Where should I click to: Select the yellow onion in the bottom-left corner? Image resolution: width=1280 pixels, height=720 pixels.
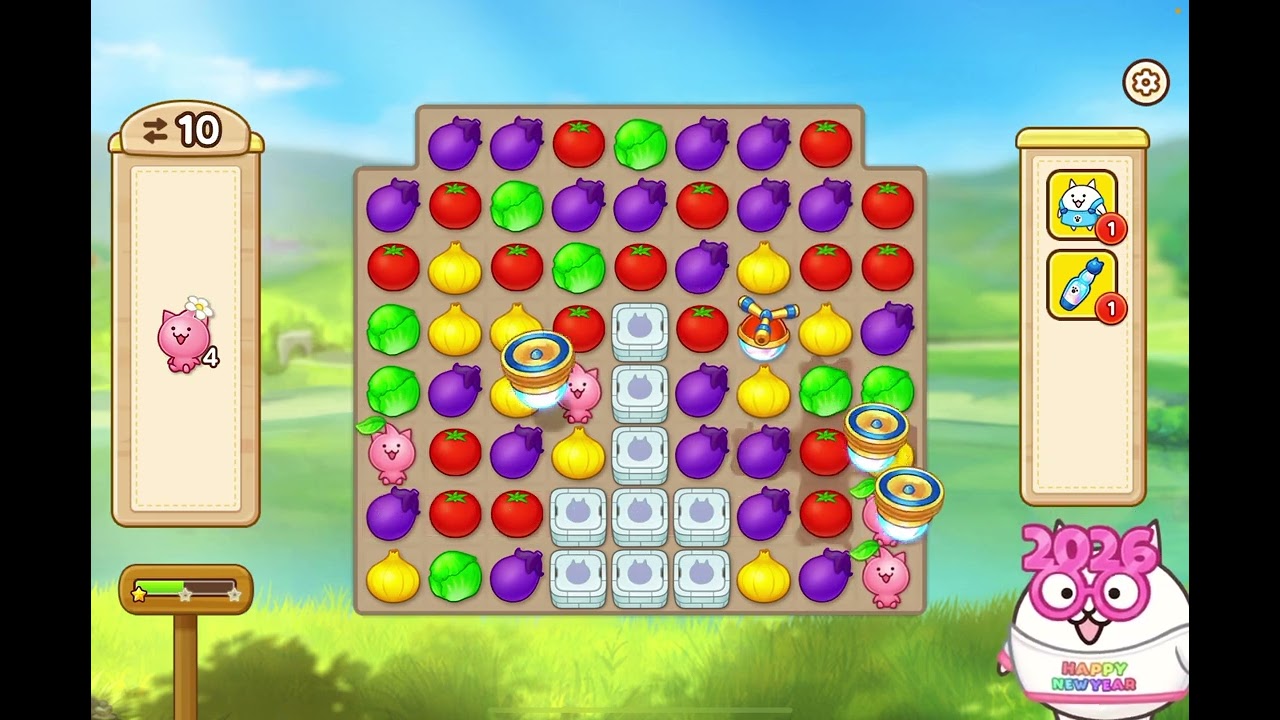tap(392, 577)
